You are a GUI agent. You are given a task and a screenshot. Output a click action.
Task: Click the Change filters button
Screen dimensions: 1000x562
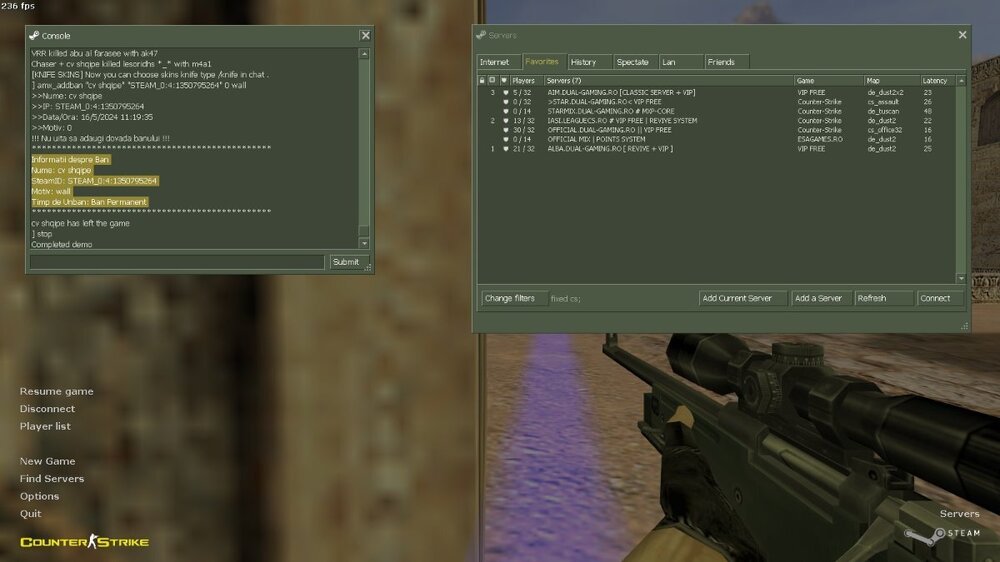(510, 298)
